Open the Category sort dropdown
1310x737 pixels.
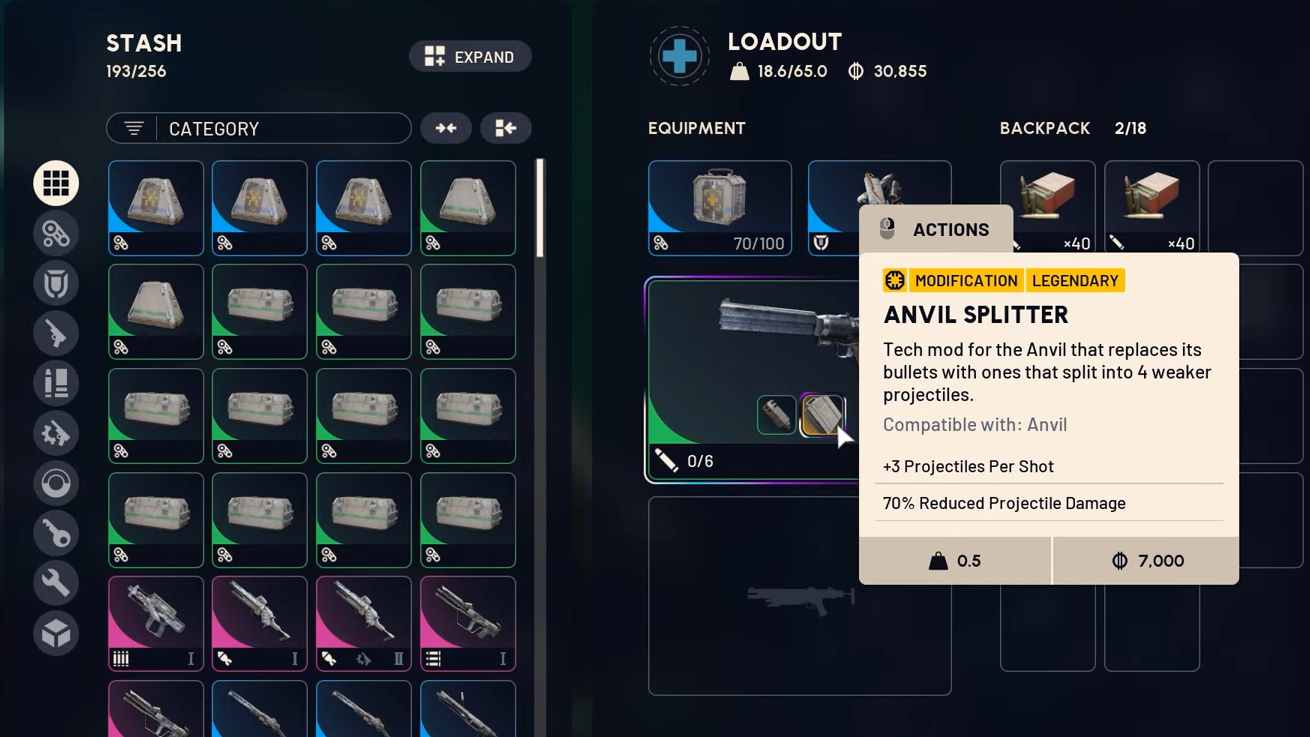[259, 128]
